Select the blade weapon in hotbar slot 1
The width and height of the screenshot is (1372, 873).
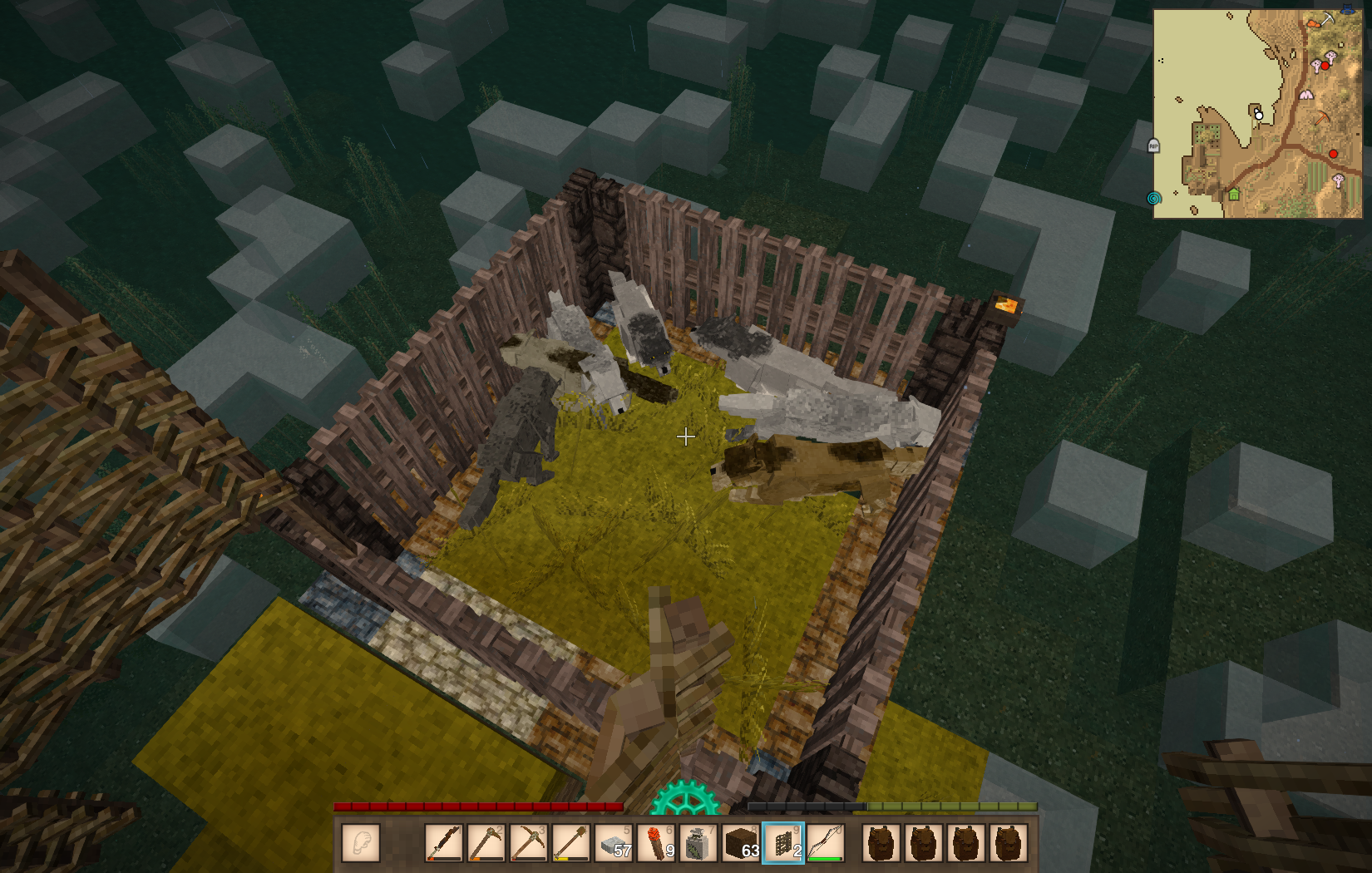coord(444,843)
